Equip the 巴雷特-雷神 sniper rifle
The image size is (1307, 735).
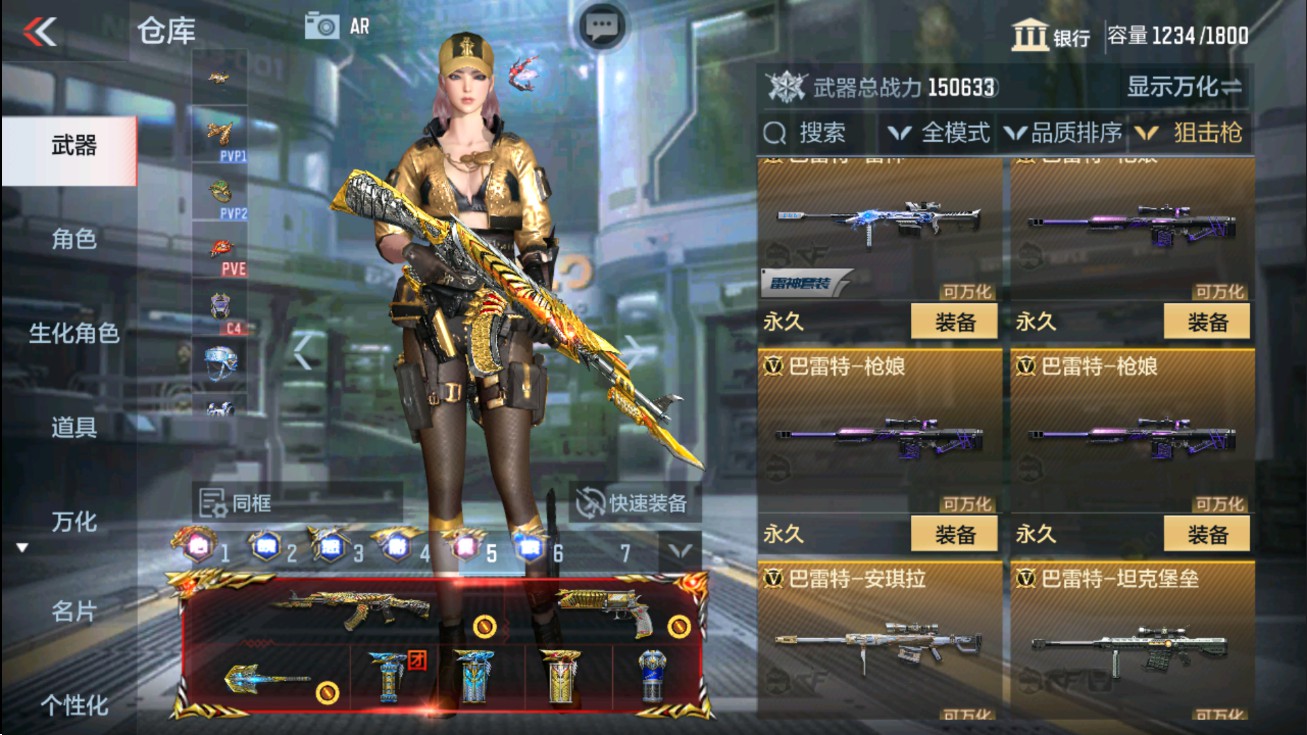957,322
